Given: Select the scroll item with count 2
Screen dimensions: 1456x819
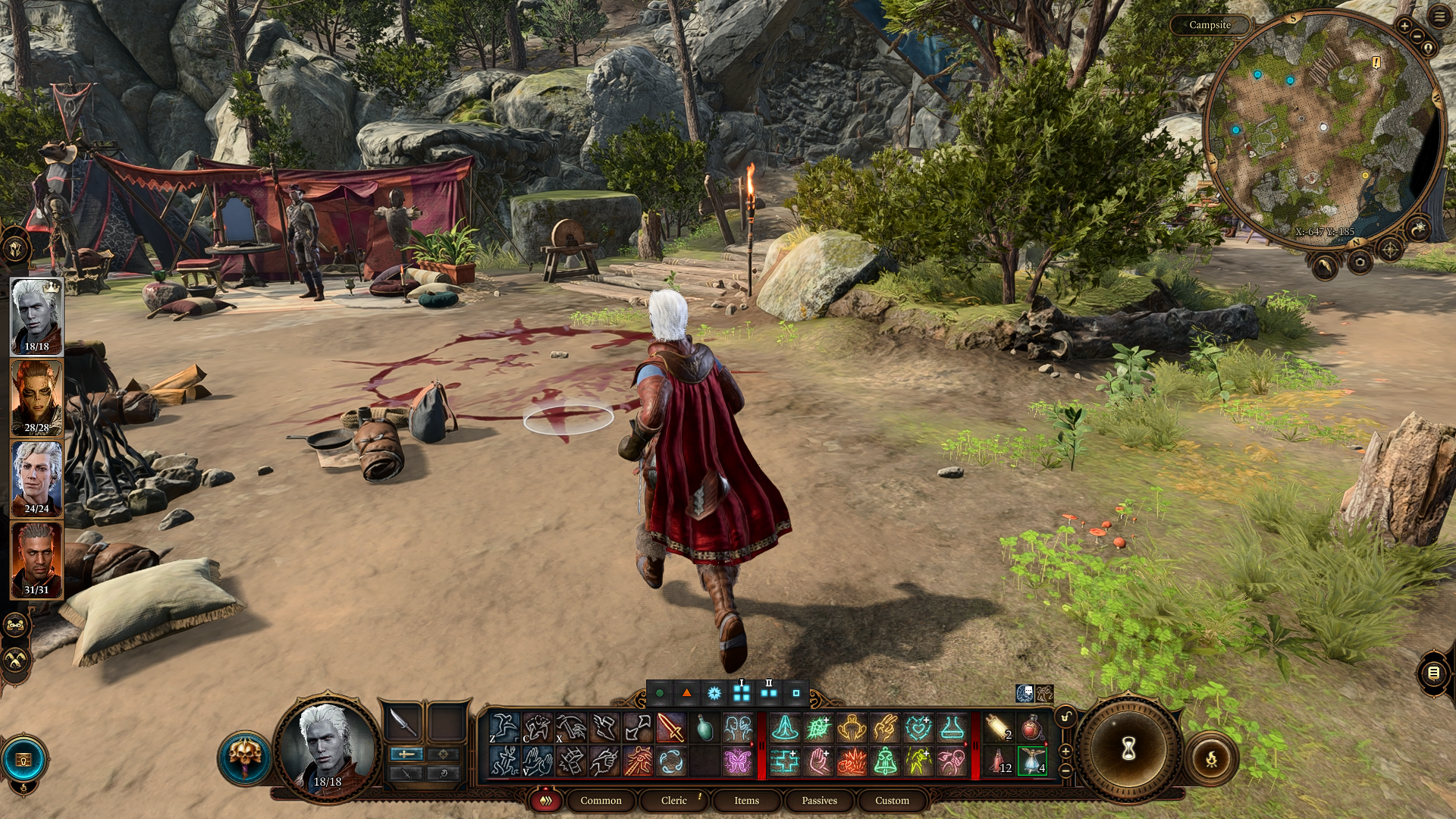Looking at the screenshot, I should 998,728.
